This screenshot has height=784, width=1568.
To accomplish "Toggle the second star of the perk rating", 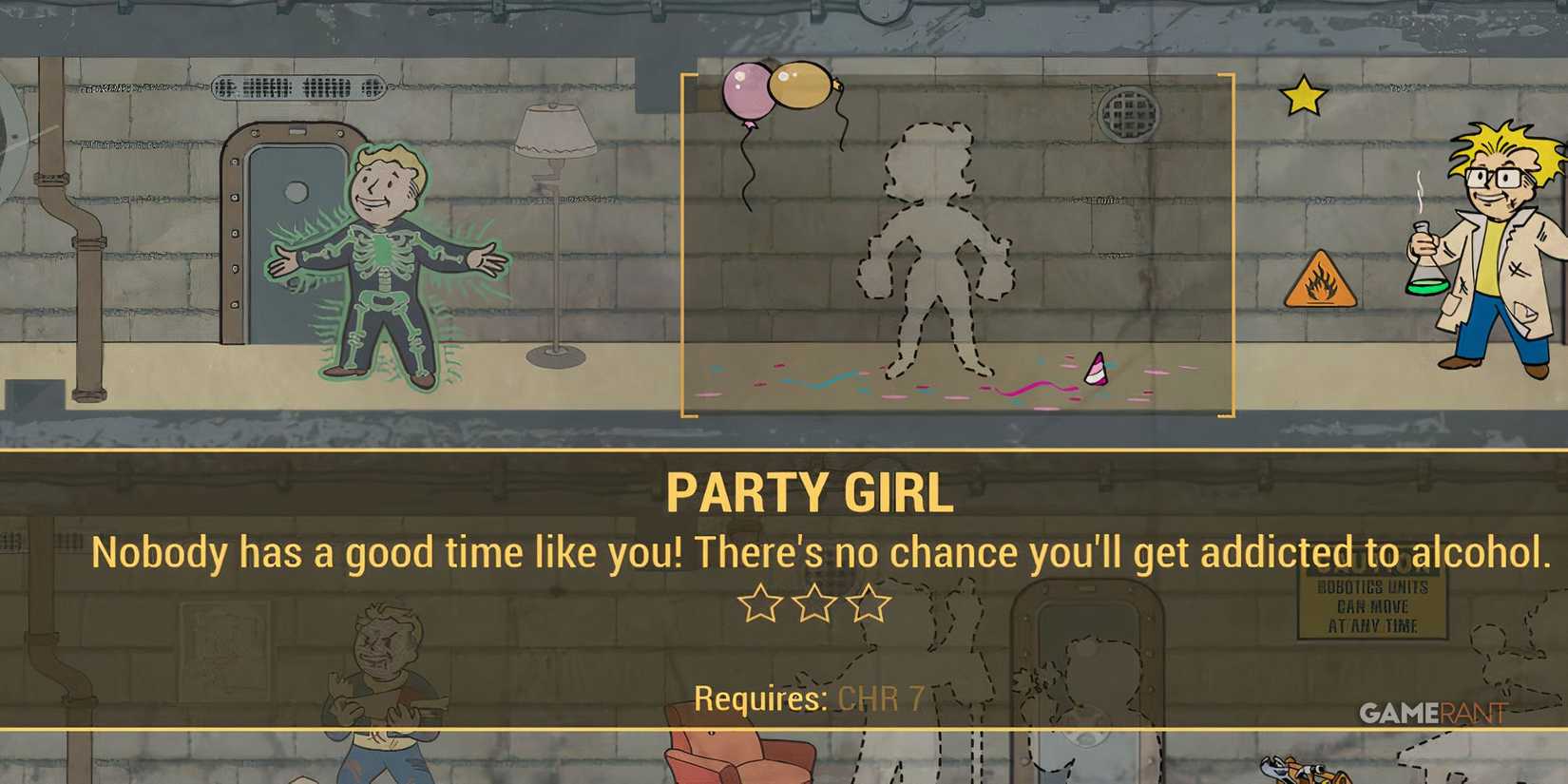I will tap(814, 604).
